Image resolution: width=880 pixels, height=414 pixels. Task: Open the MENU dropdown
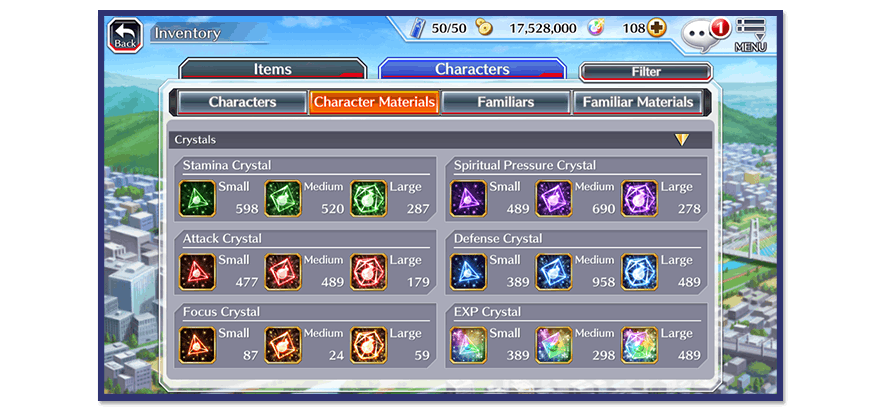tap(750, 35)
